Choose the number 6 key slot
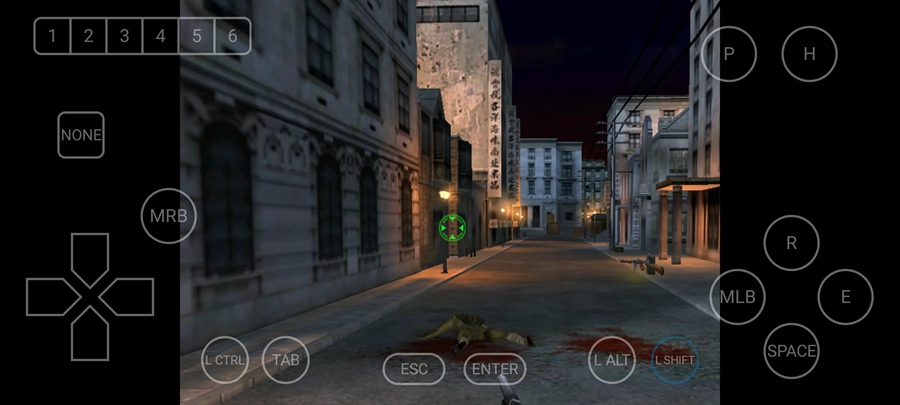 (232, 37)
